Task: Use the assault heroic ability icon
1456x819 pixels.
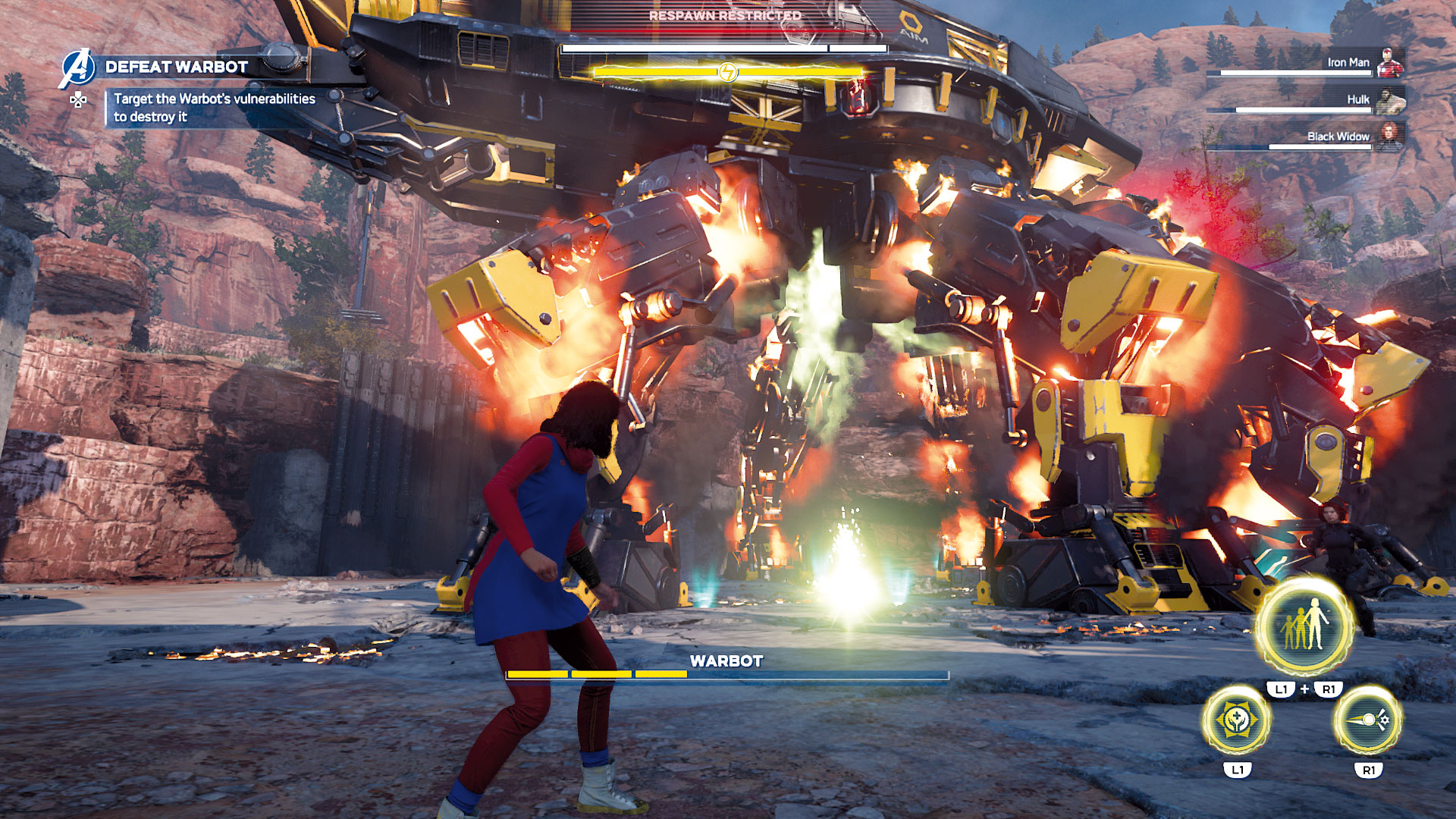Action: [1368, 720]
